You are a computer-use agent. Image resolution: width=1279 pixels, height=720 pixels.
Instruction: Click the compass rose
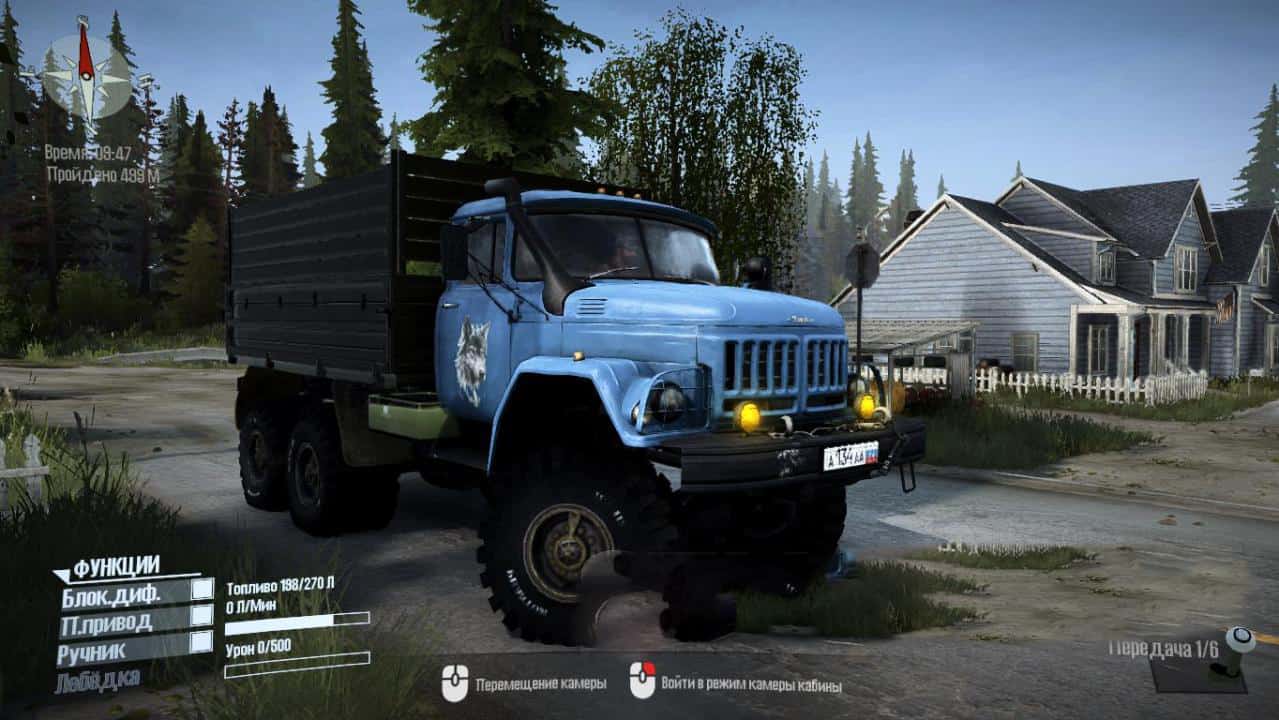(x=86, y=74)
